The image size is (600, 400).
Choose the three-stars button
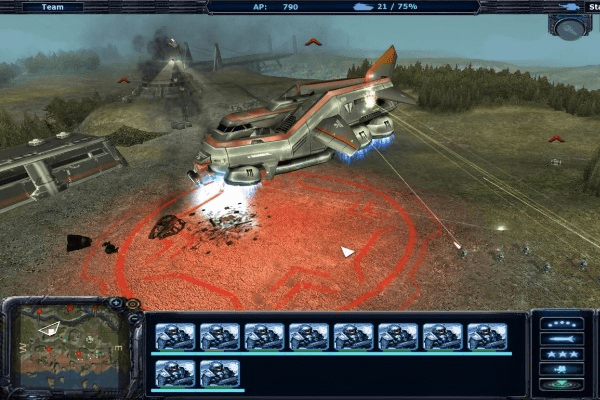coord(561,355)
